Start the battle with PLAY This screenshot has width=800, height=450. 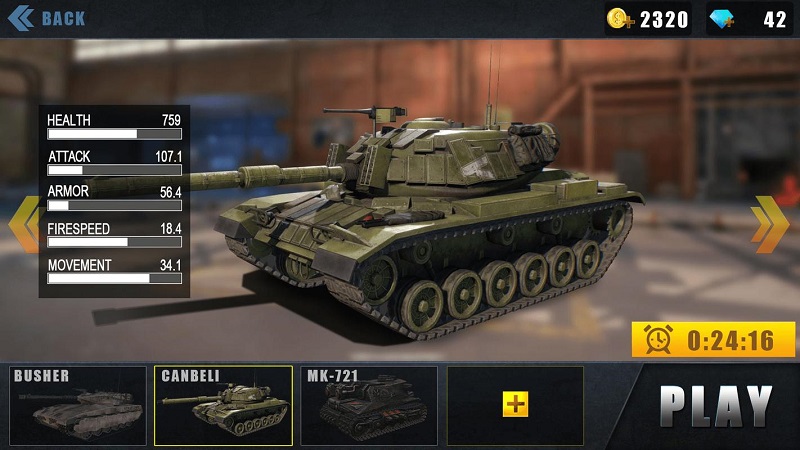pyautogui.click(x=715, y=403)
